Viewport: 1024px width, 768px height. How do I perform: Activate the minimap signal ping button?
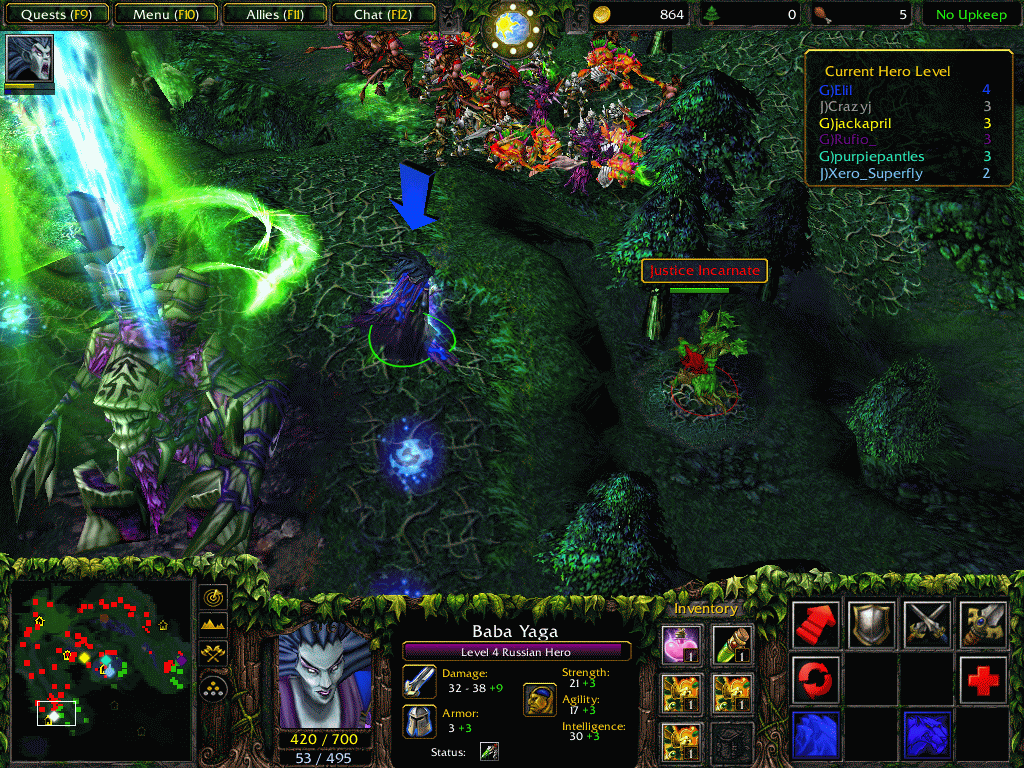click(214, 597)
